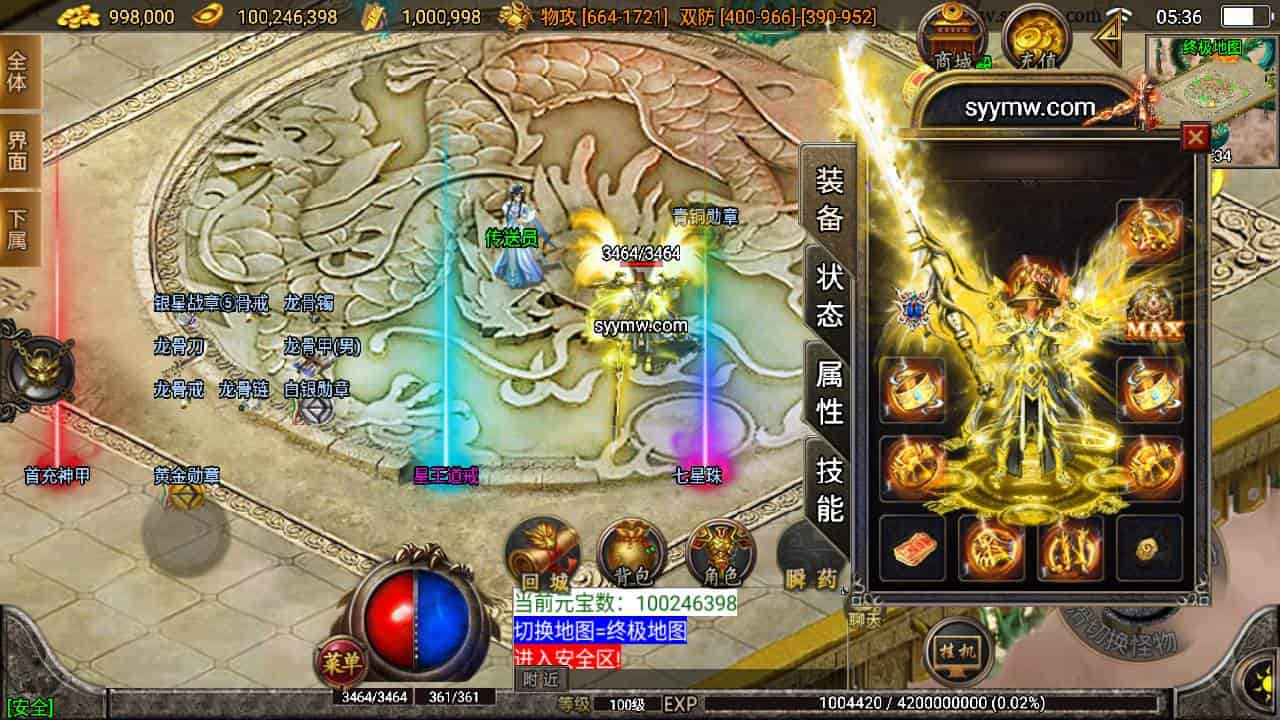Open the 菜单 menu button
Screen dimensions: 1280x720
(341, 659)
